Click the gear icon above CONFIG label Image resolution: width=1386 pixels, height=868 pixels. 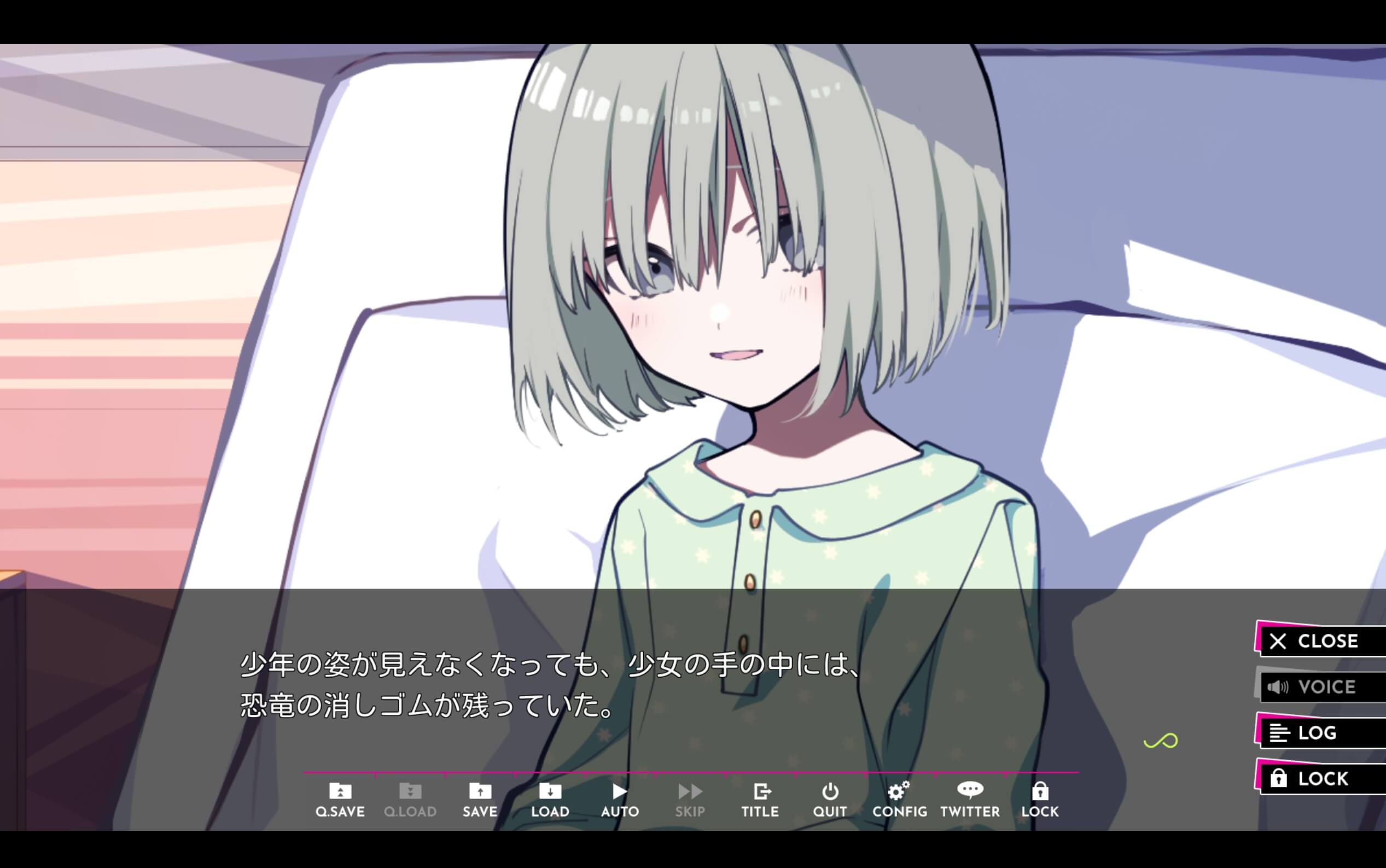click(899, 791)
